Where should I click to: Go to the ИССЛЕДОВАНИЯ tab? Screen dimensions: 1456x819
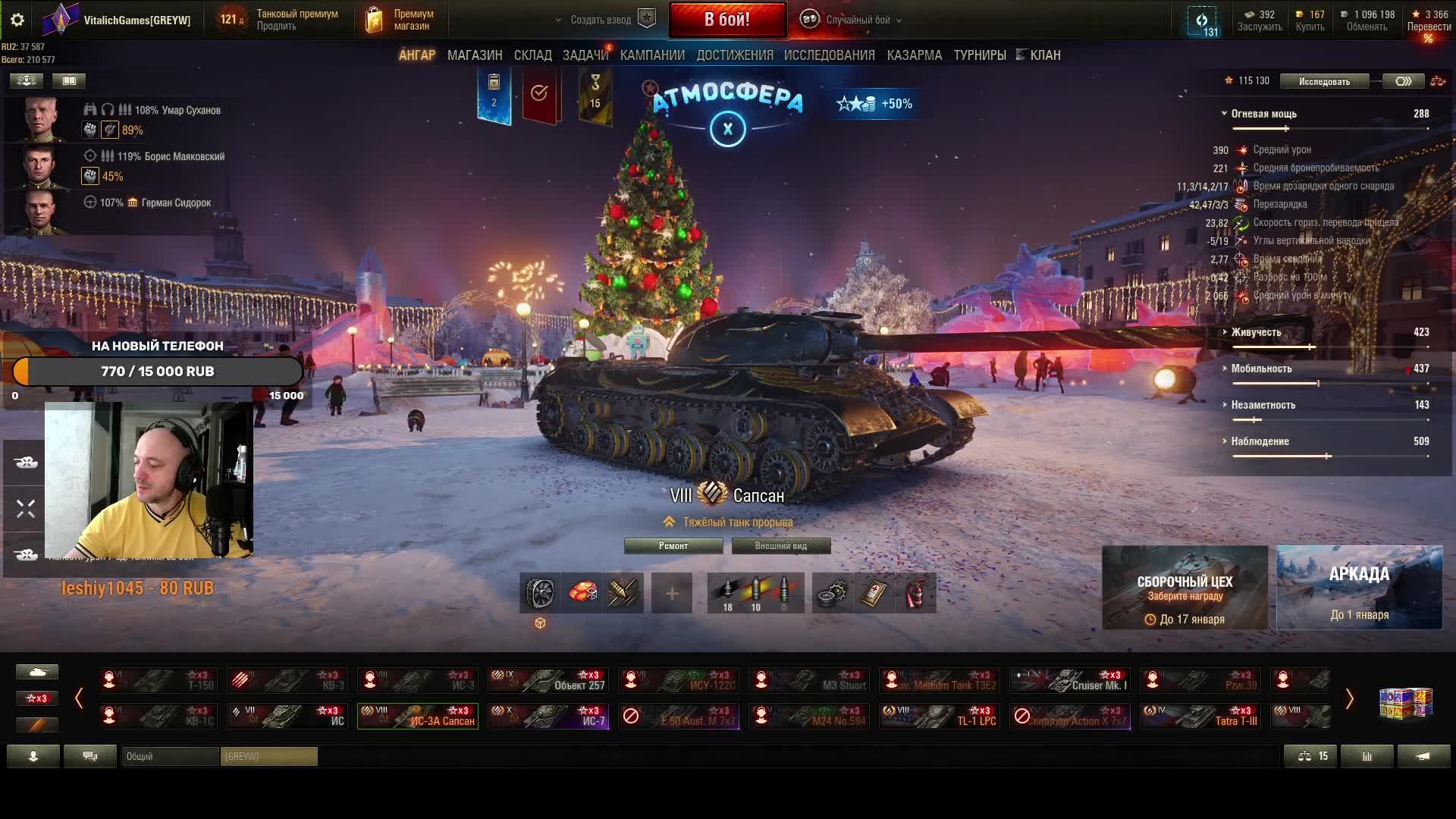pos(829,55)
